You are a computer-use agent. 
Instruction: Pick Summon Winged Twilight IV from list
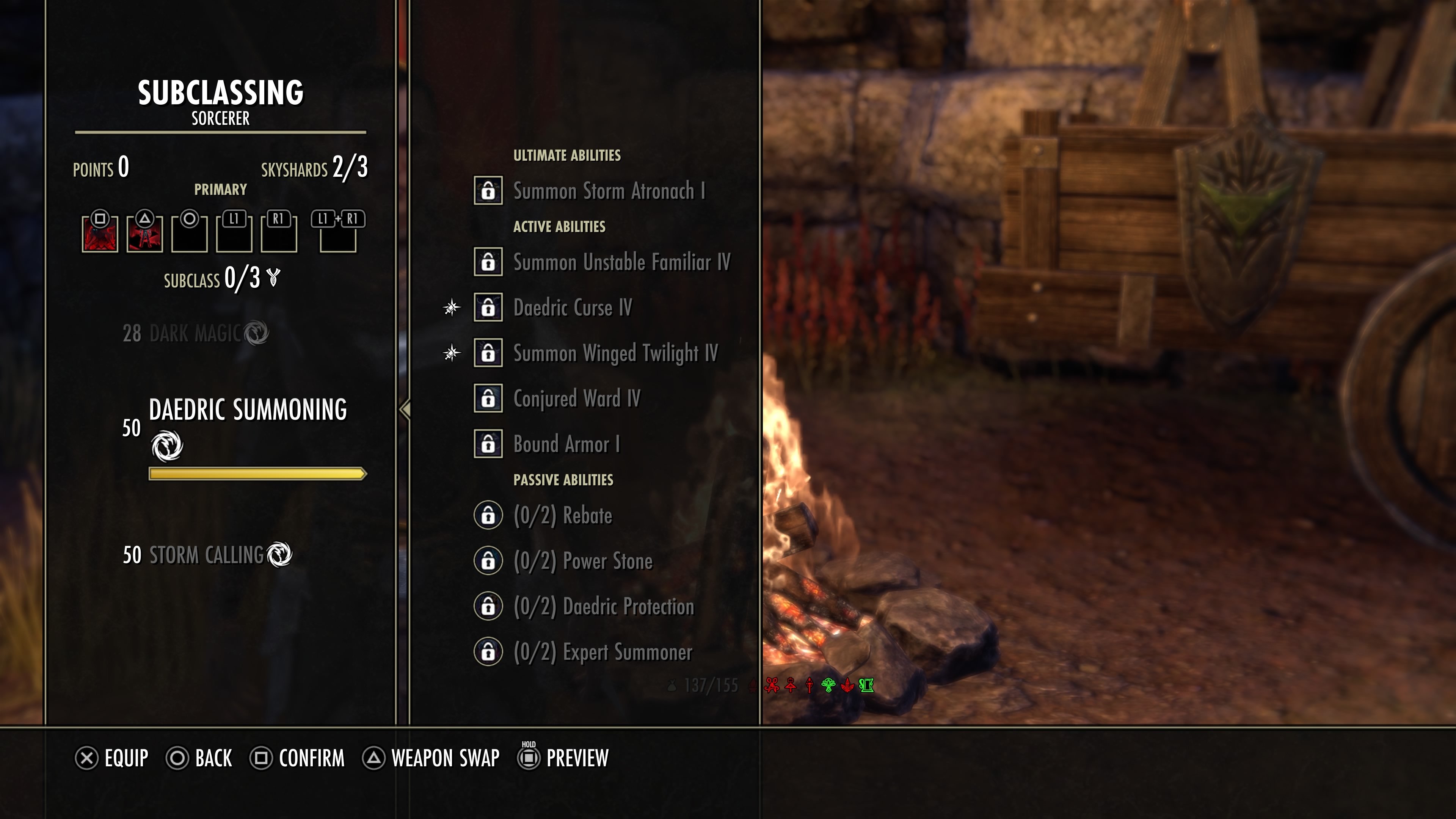click(x=615, y=353)
